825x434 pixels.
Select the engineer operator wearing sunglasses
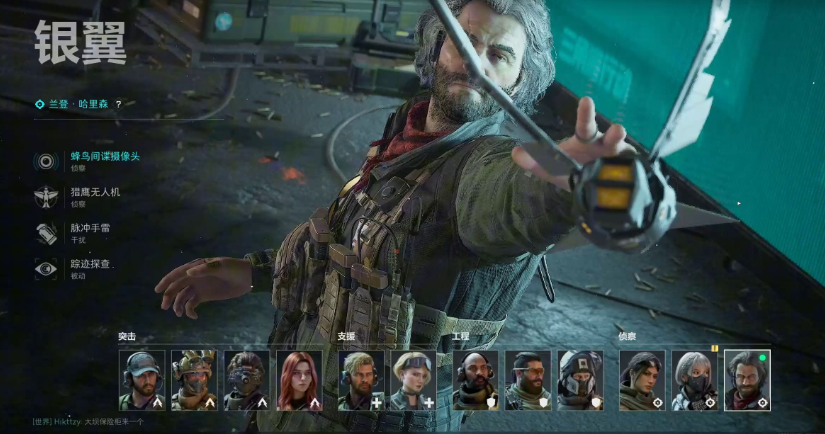[x=527, y=380]
